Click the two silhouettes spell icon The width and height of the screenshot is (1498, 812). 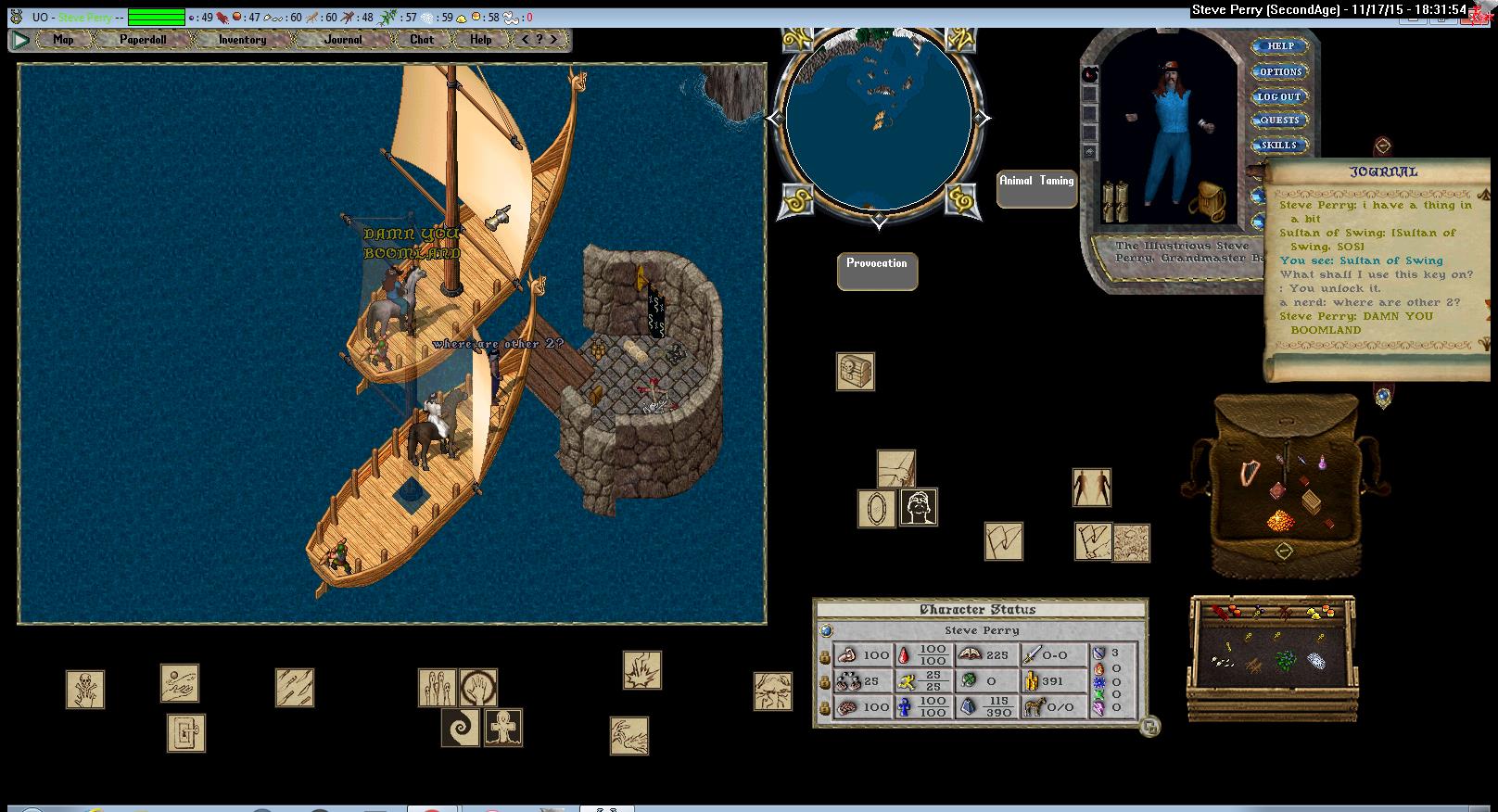point(1091,488)
